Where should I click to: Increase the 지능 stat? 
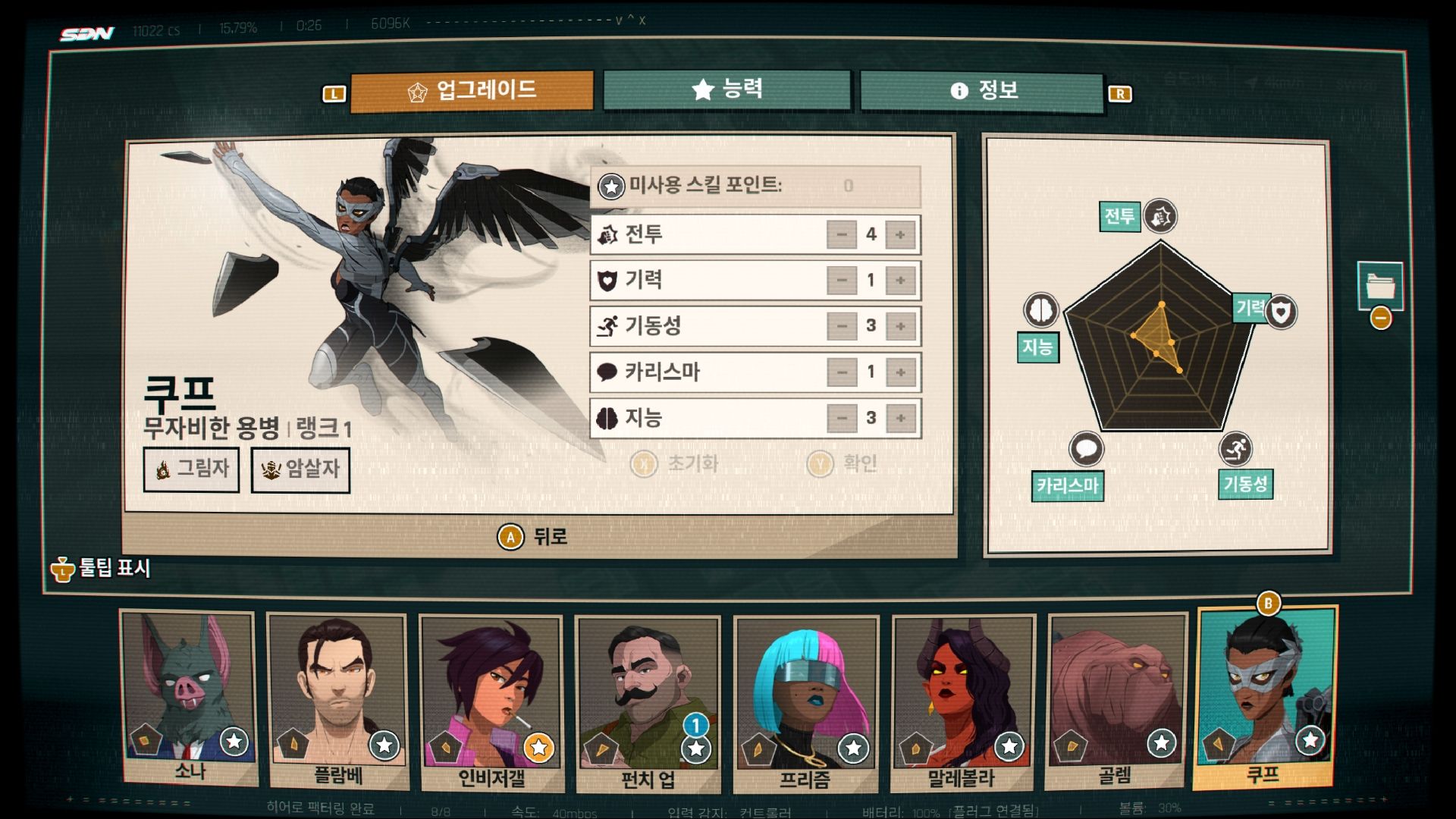[900, 418]
